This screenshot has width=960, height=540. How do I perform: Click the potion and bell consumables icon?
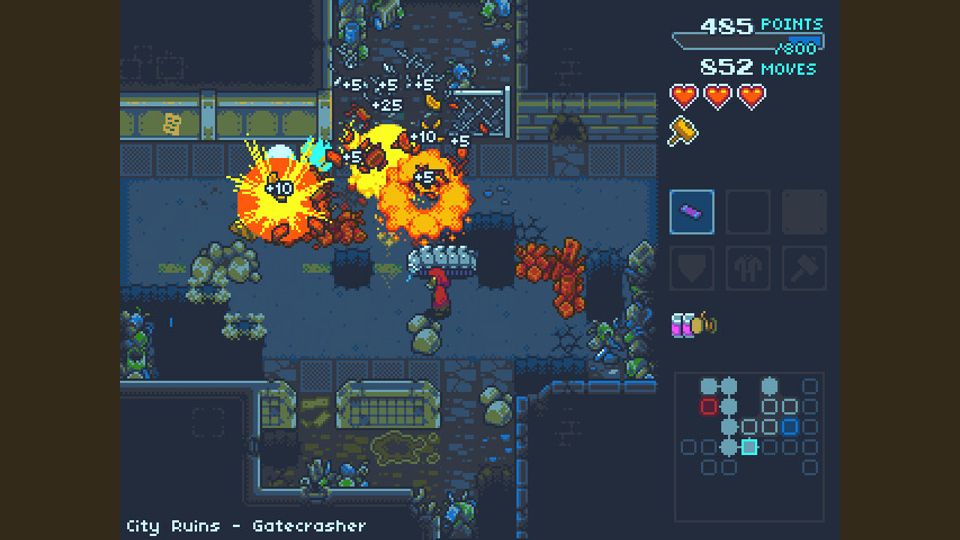694,324
